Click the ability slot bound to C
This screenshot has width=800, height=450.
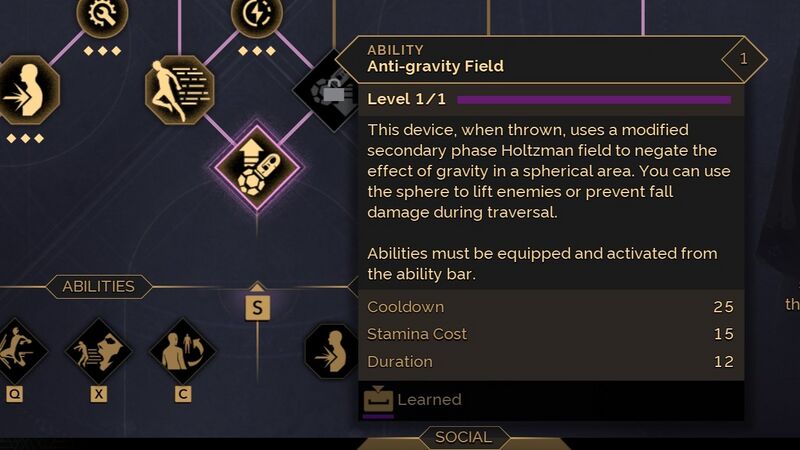coord(183,351)
